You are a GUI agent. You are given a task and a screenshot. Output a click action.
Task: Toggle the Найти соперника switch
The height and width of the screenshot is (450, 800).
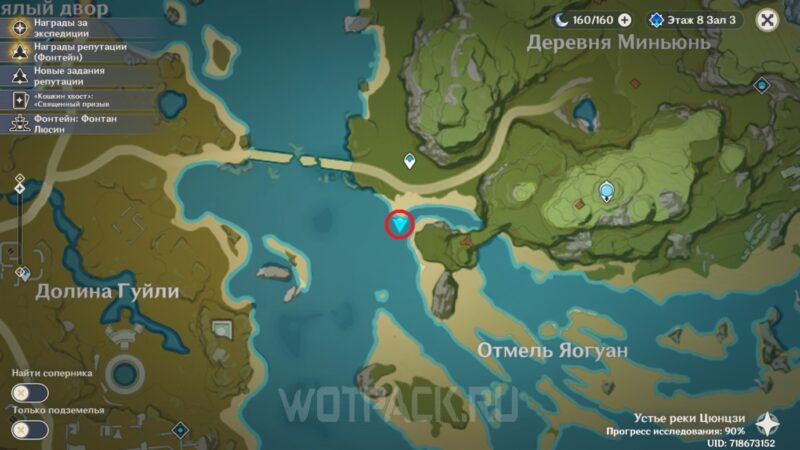pyautogui.click(x=29, y=393)
